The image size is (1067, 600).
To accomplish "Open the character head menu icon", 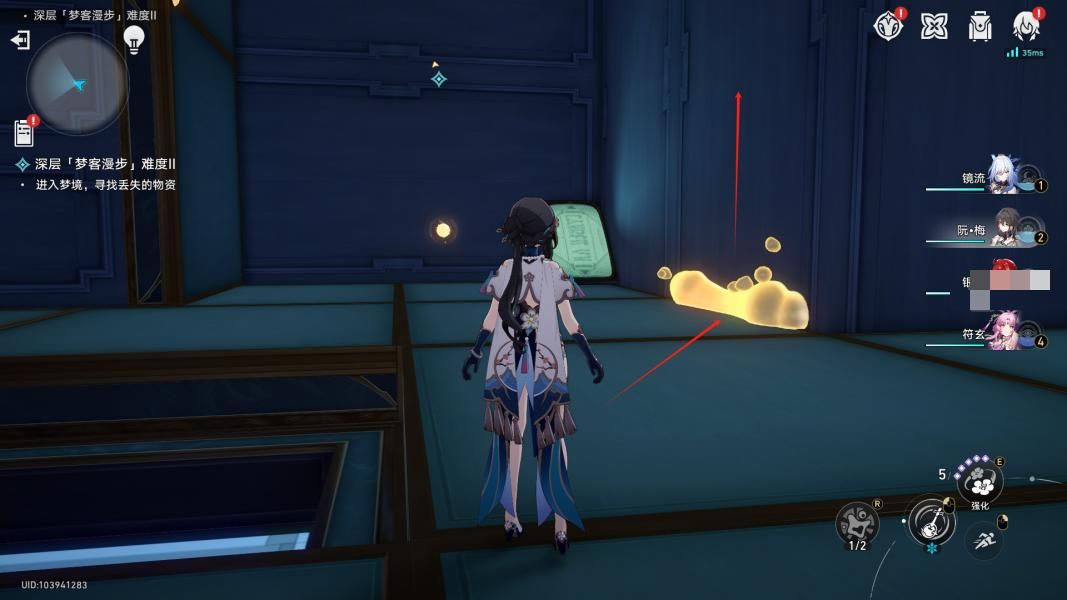I will [1026, 26].
